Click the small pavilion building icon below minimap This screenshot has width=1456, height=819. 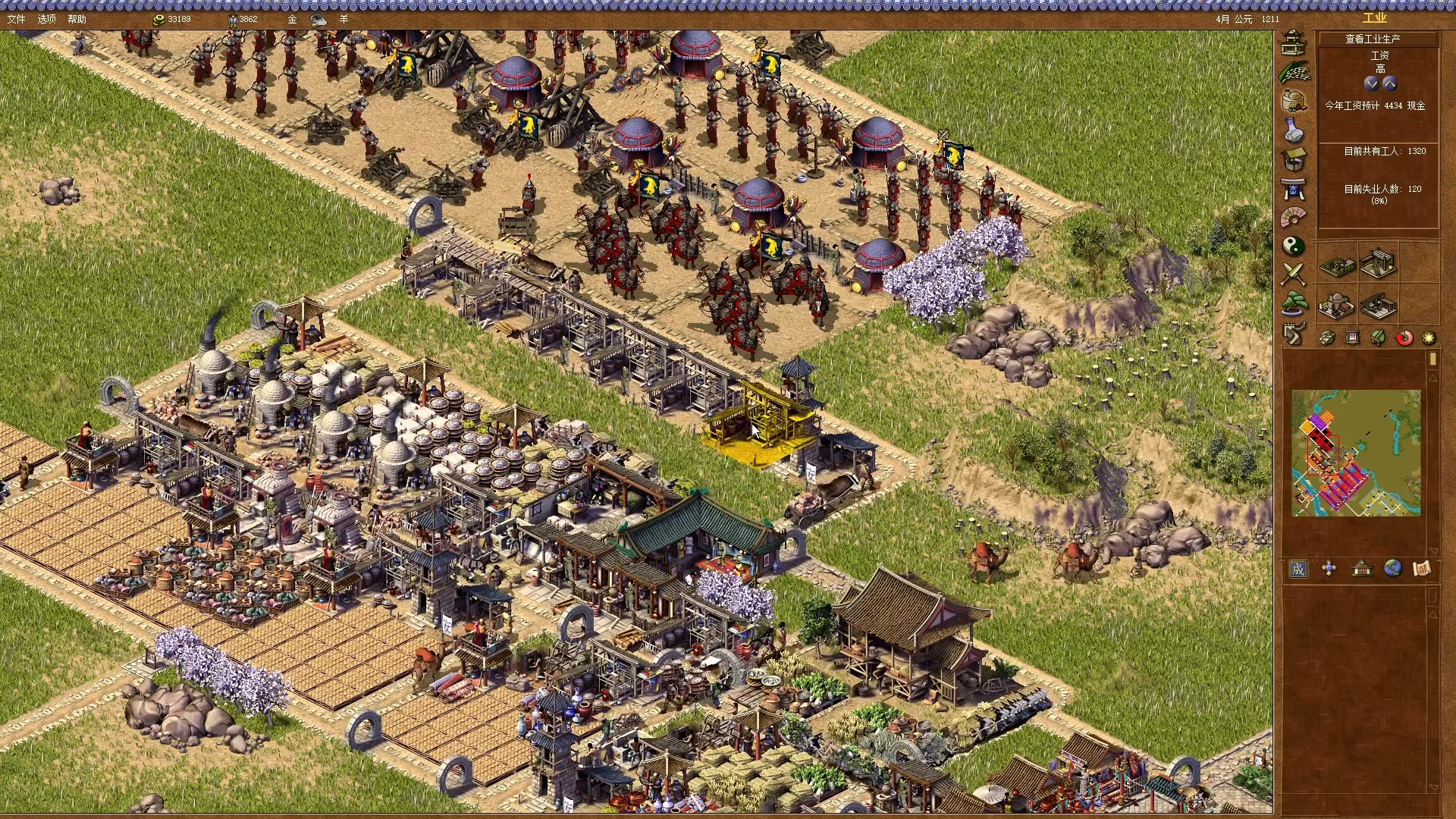point(1362,569)
